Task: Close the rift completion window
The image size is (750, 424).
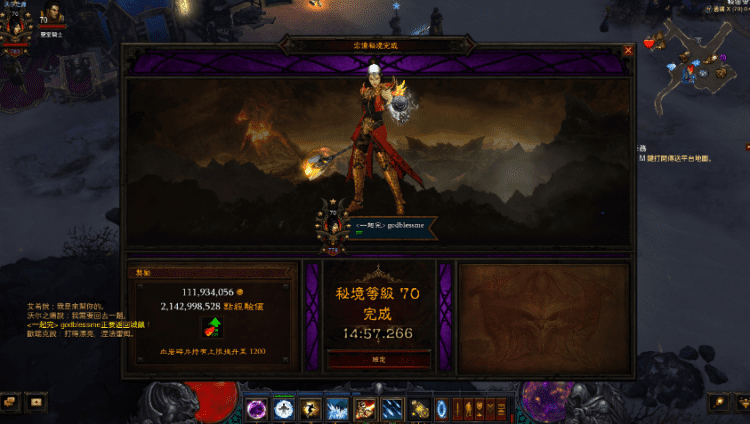Action: [628, 49]
